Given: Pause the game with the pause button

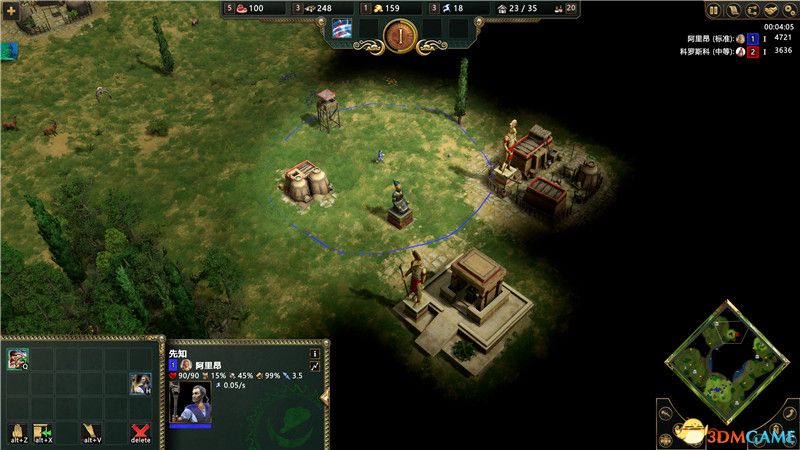Looking at the screenshot, I should [x=714, y=10].
